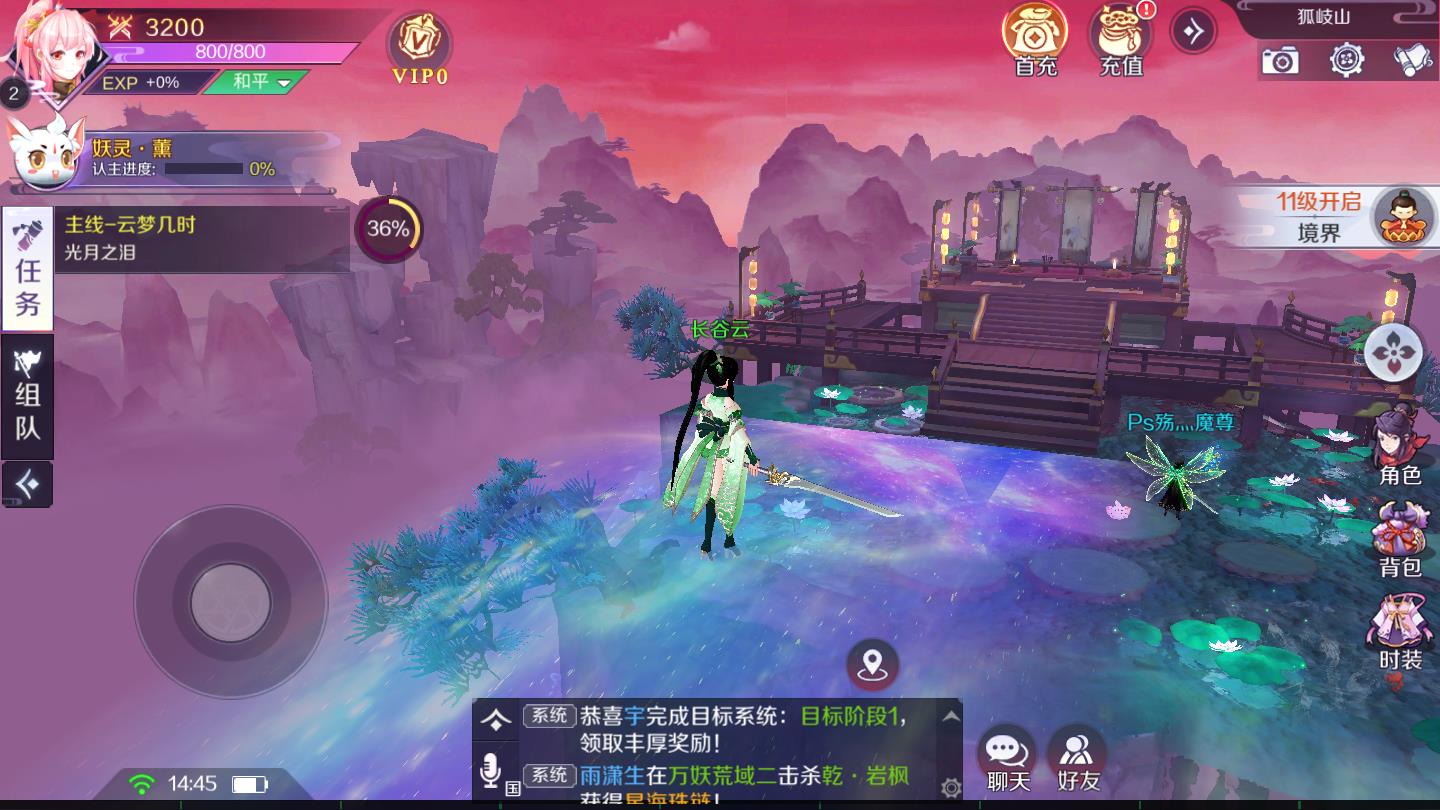The height and width of the screenshot is (810, 1440).
Task: Tap the microphone voice chat icon
Action: pos(491,771)
